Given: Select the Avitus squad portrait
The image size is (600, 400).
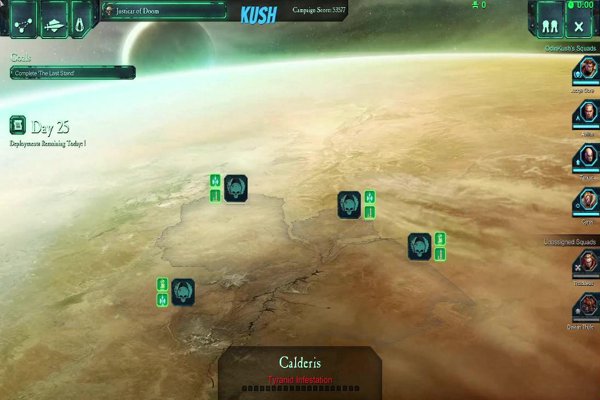Looking at the screenshot, I should click(585, 115).
